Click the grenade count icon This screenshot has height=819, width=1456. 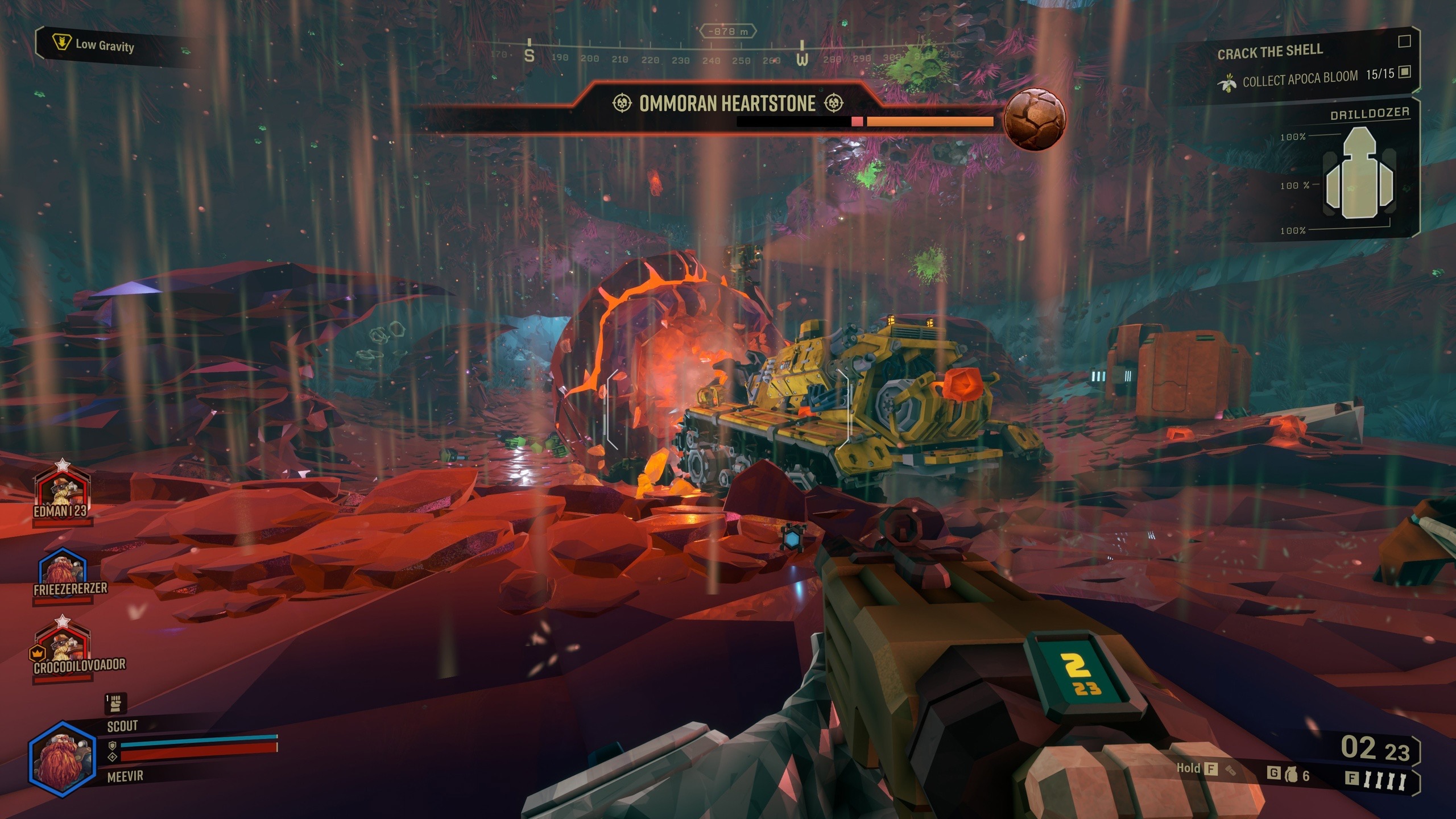pos(1292,775)
